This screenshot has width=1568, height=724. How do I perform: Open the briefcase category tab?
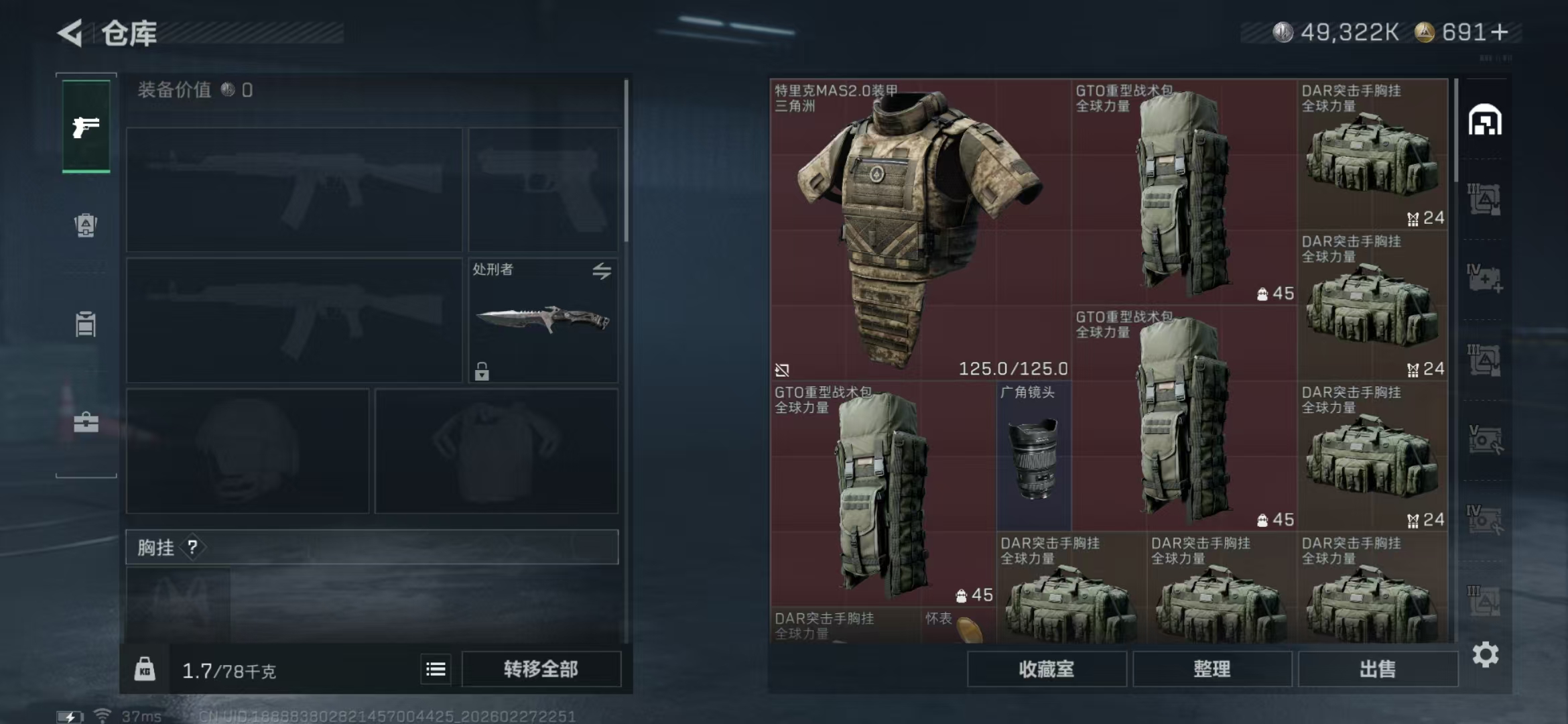coord(86,422)
